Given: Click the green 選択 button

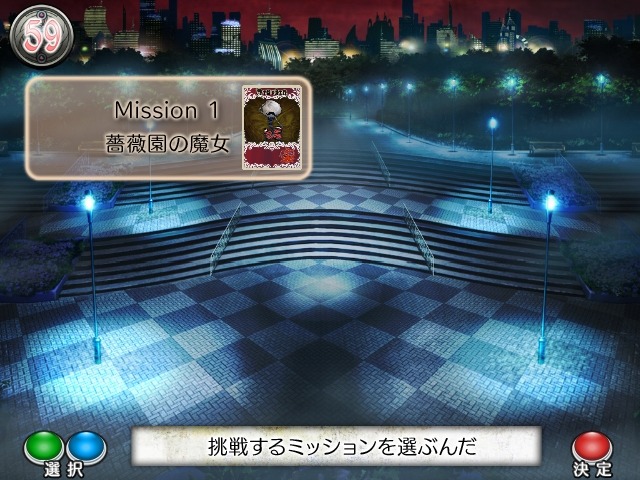Looking at the screenshot, I should [43, 445].
